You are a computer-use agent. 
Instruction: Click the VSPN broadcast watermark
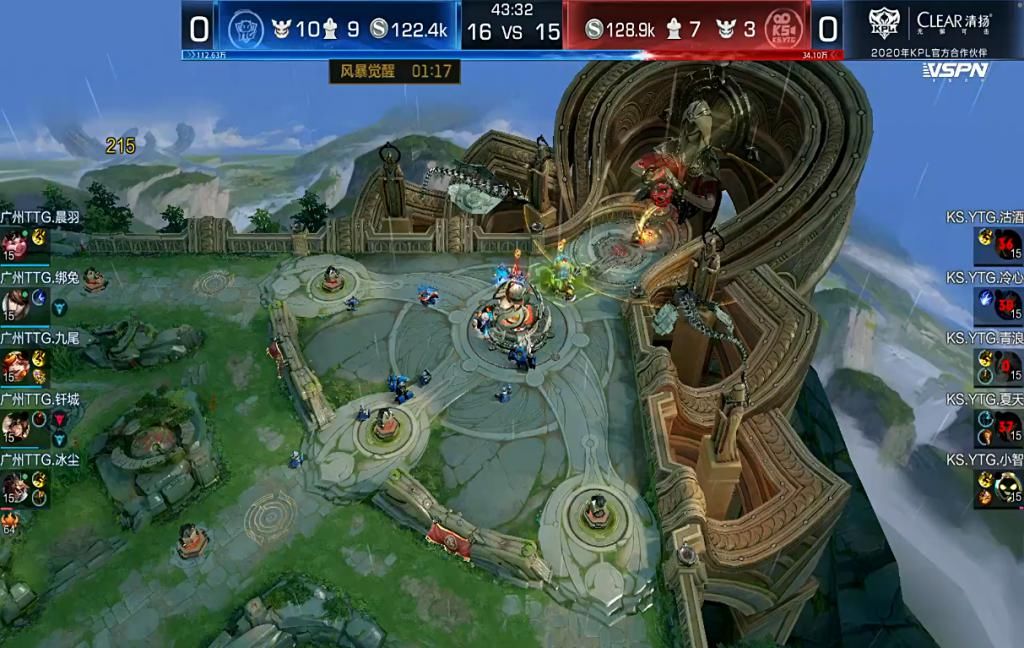[x=955, y=70]
